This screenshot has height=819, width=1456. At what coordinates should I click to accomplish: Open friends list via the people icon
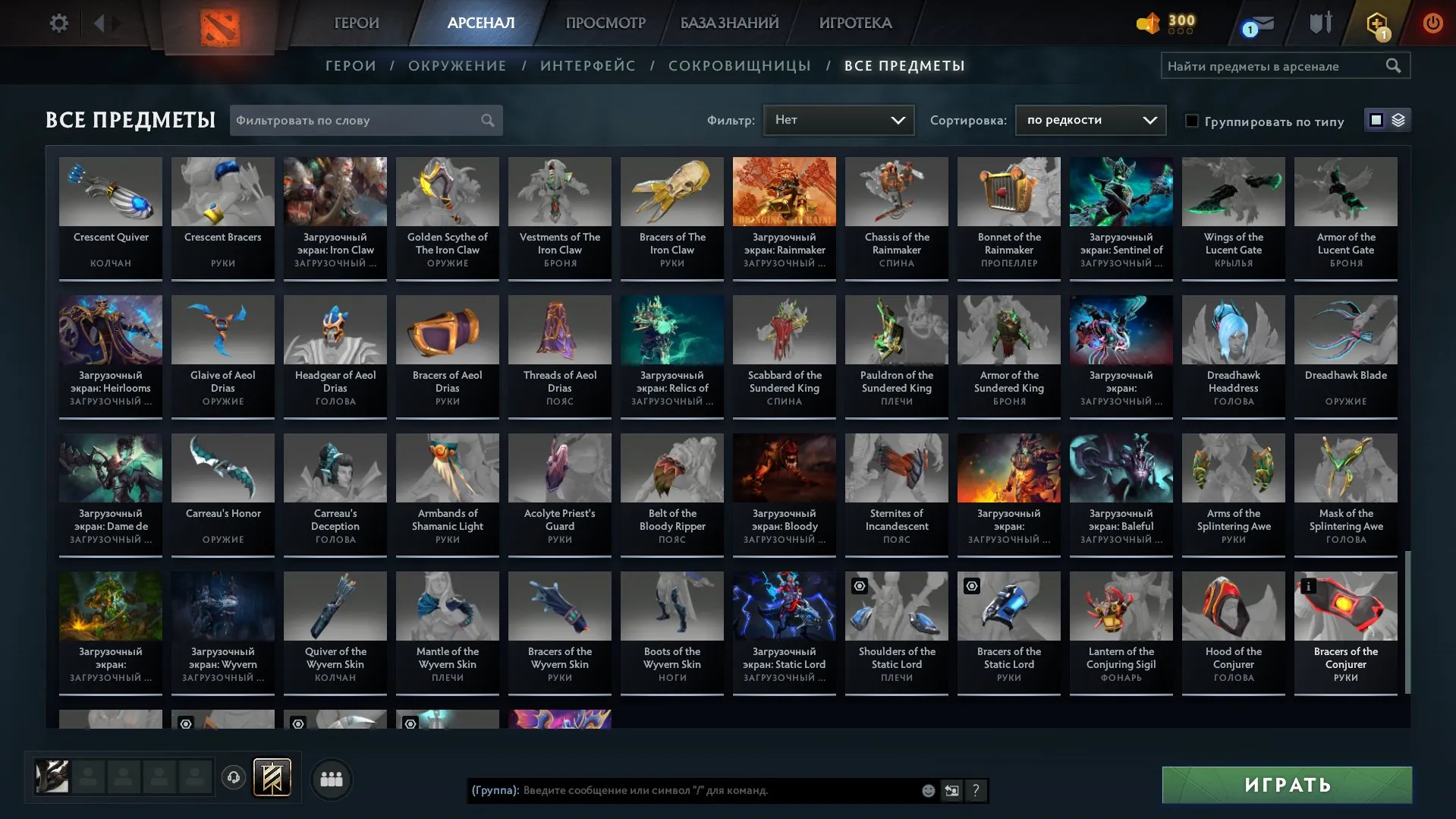[x=330, y=778]
